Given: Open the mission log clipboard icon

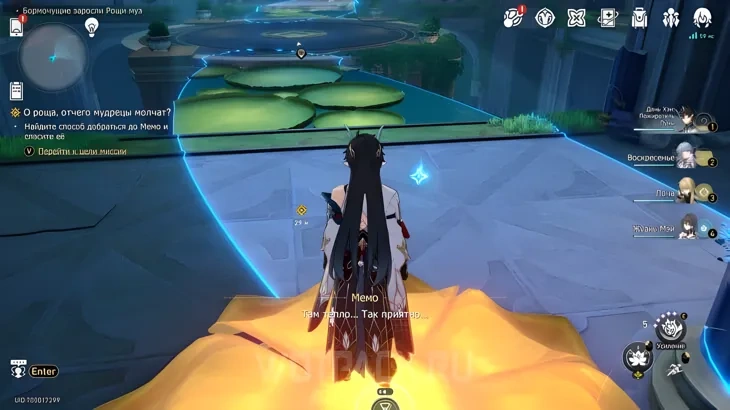Looking at the screenshot, I should 16,91.
